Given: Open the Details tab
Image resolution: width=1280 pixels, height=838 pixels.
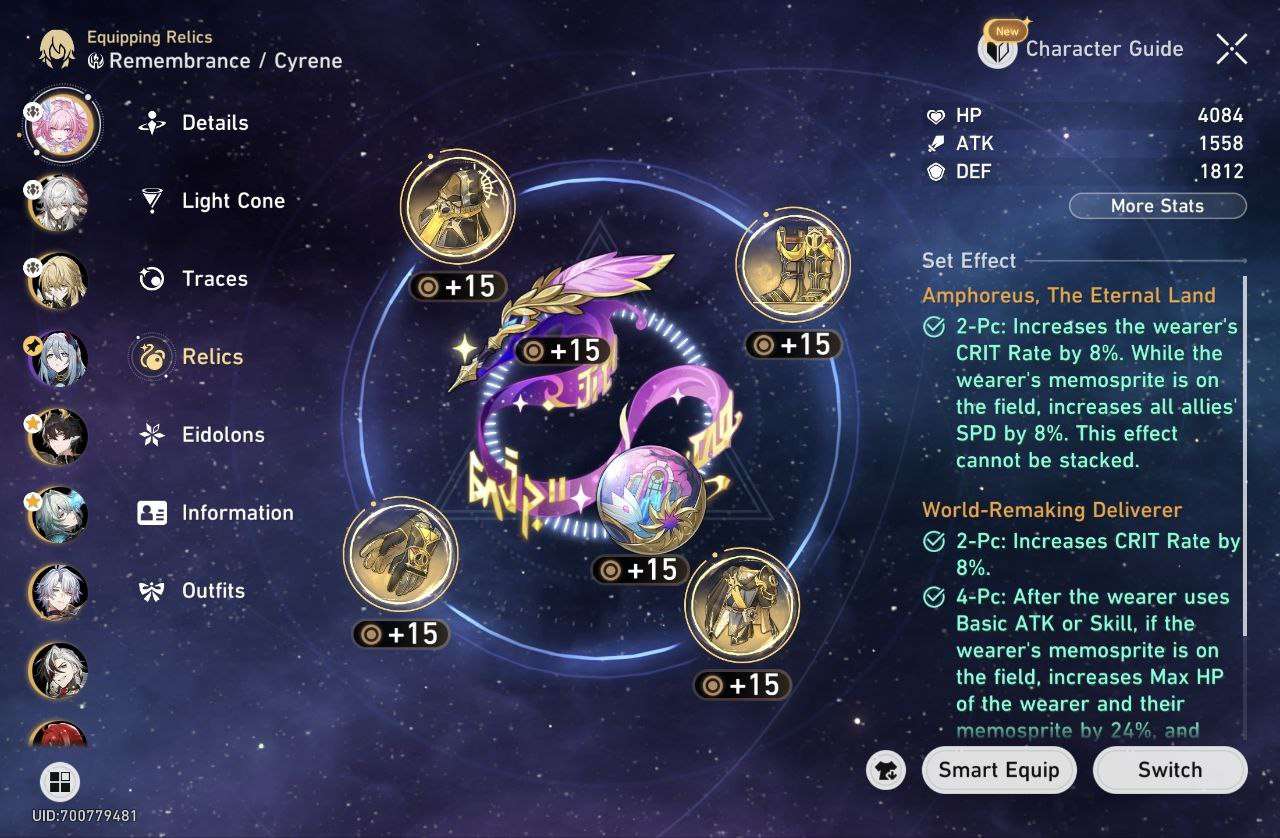Looking at the screenshot, I should click(x=214, y=123).
